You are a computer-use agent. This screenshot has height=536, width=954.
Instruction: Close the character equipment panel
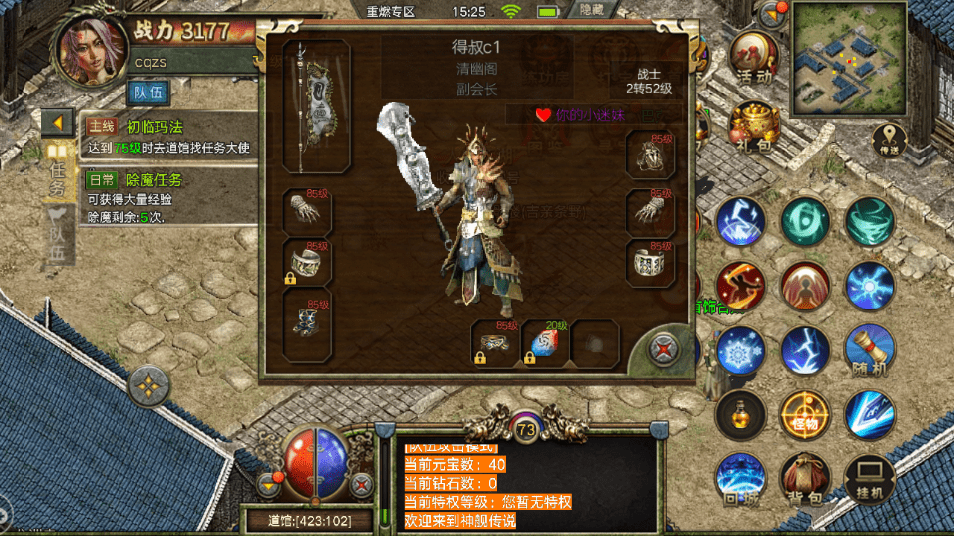(x=661, y=350)
